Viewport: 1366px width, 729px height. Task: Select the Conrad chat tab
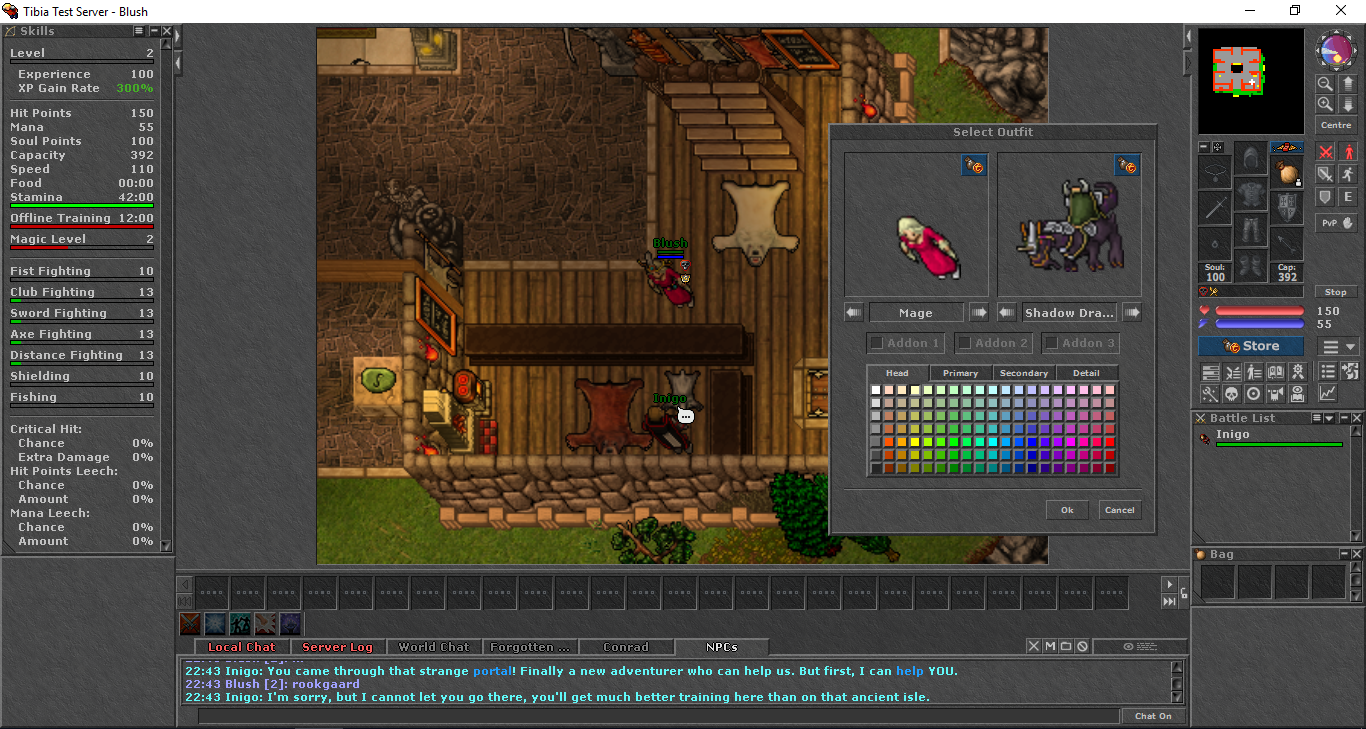(x=626, y=647)
